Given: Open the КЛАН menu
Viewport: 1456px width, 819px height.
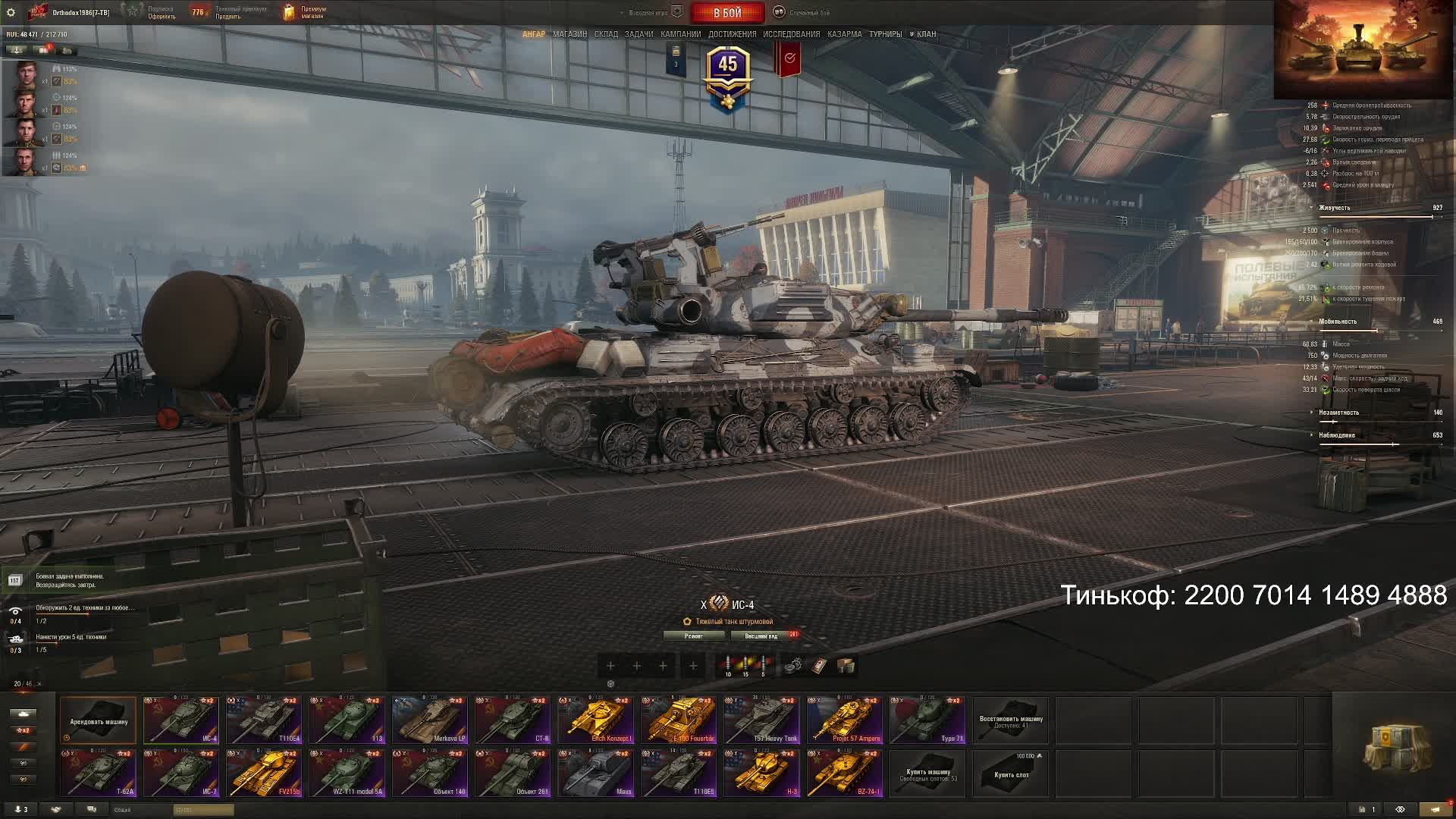Looking at the screenshot, I should [x=925, y=34].
